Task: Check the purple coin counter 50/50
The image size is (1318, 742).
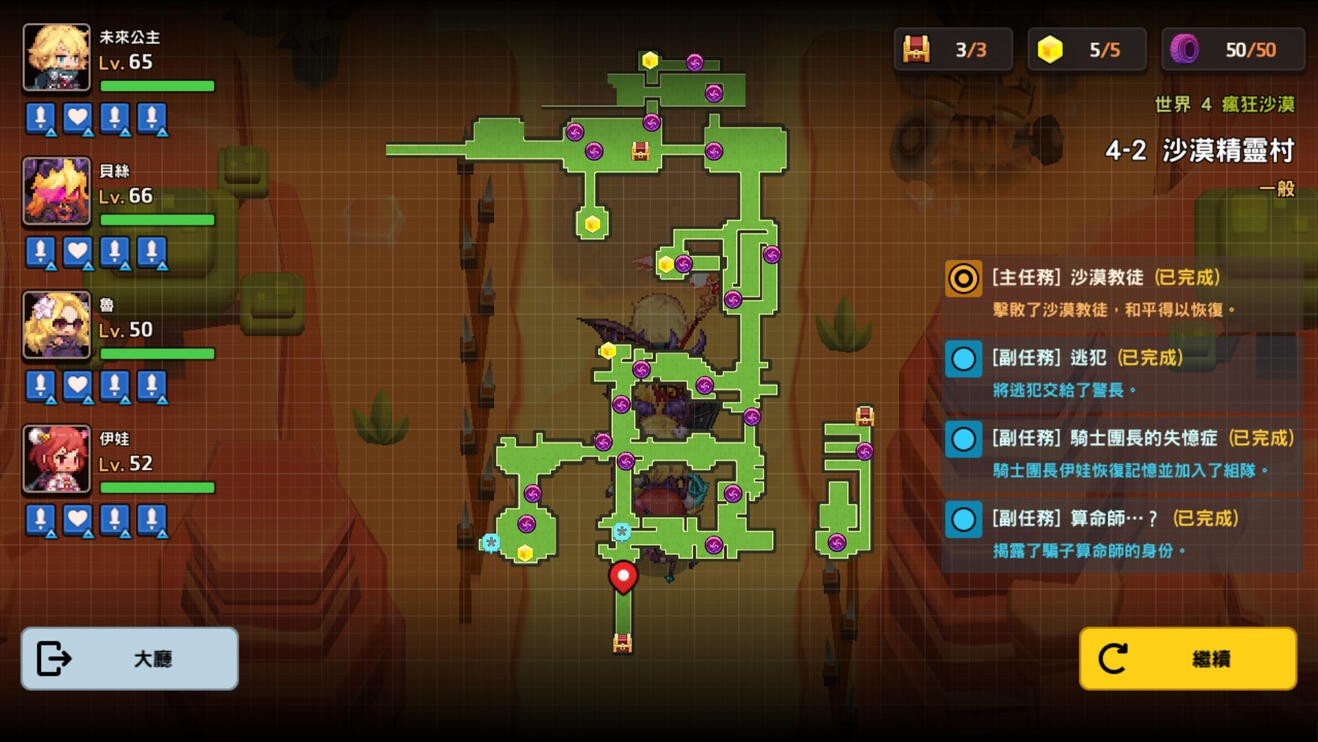Action: [x=1233, y=49]
